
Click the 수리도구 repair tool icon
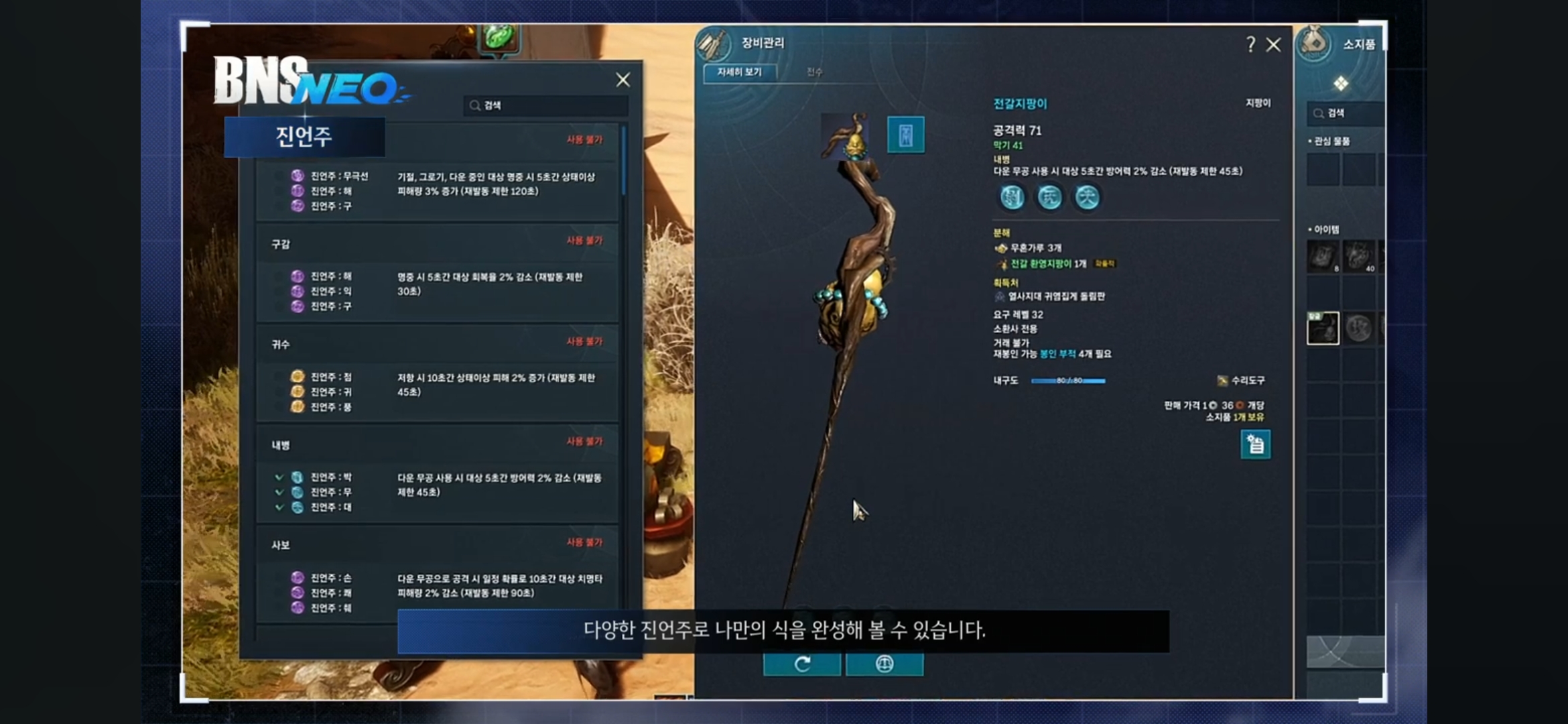tap(1222, 380)
